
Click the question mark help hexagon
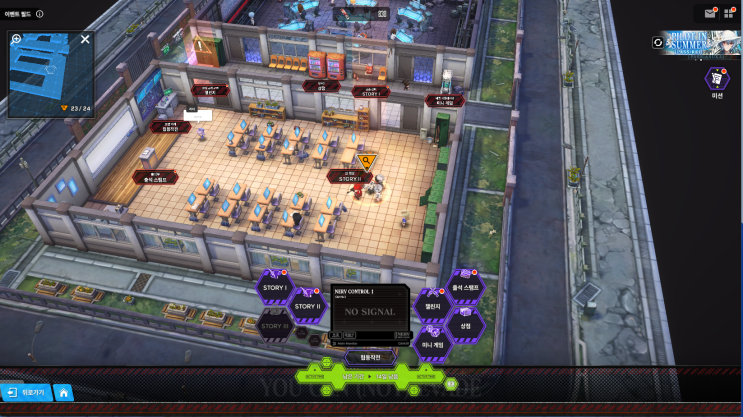(x=450, y=382)
